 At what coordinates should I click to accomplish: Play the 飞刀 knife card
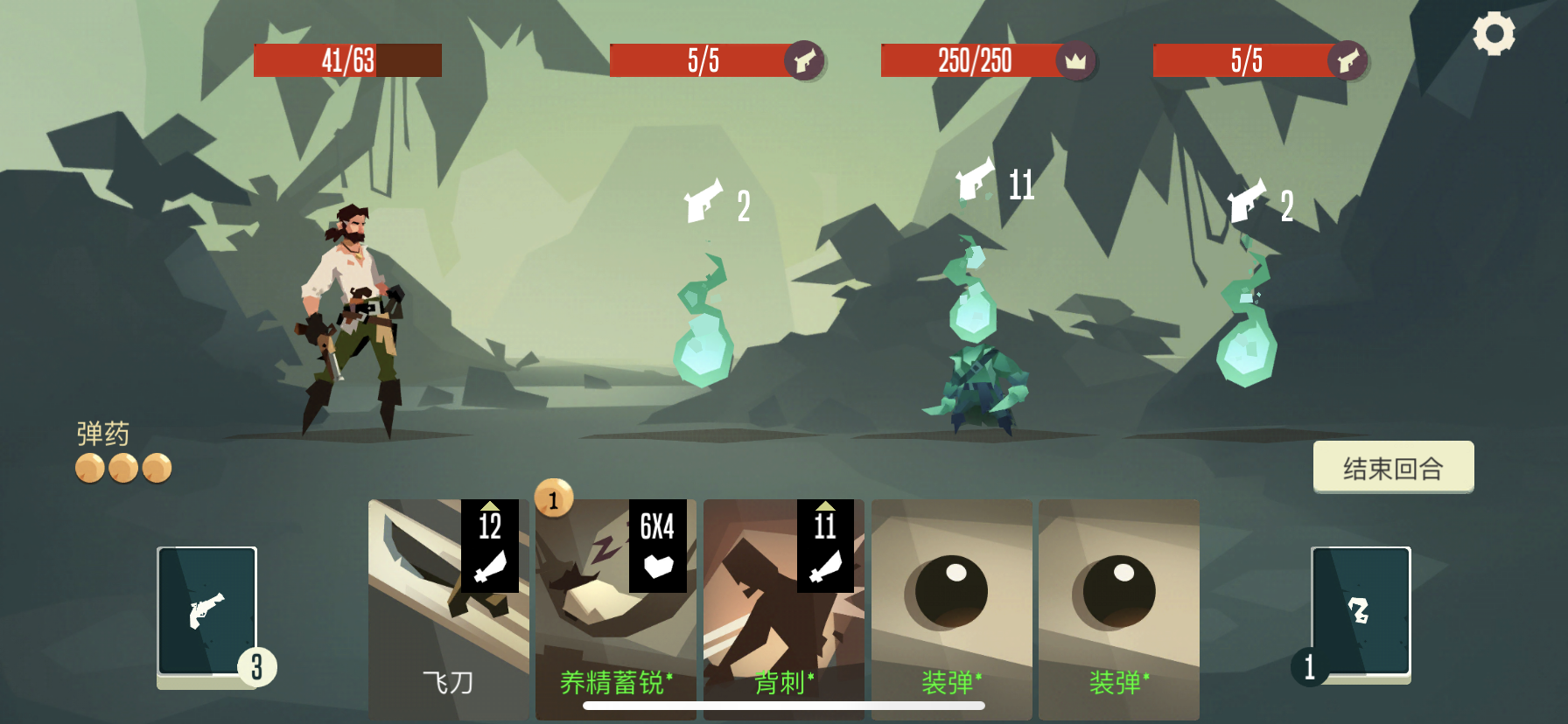click(446, 612)
